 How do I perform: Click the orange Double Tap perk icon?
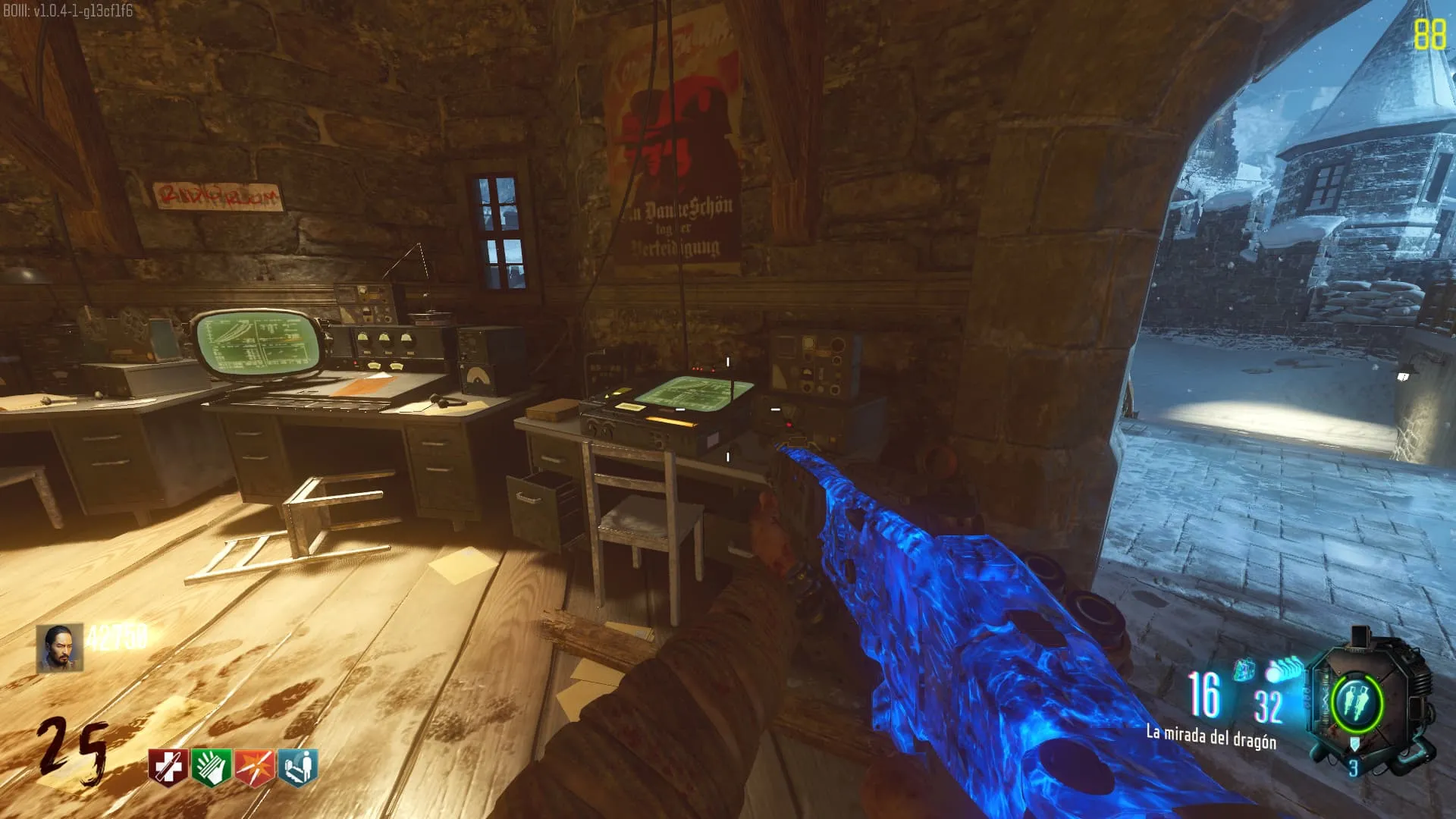click(255, 767)
